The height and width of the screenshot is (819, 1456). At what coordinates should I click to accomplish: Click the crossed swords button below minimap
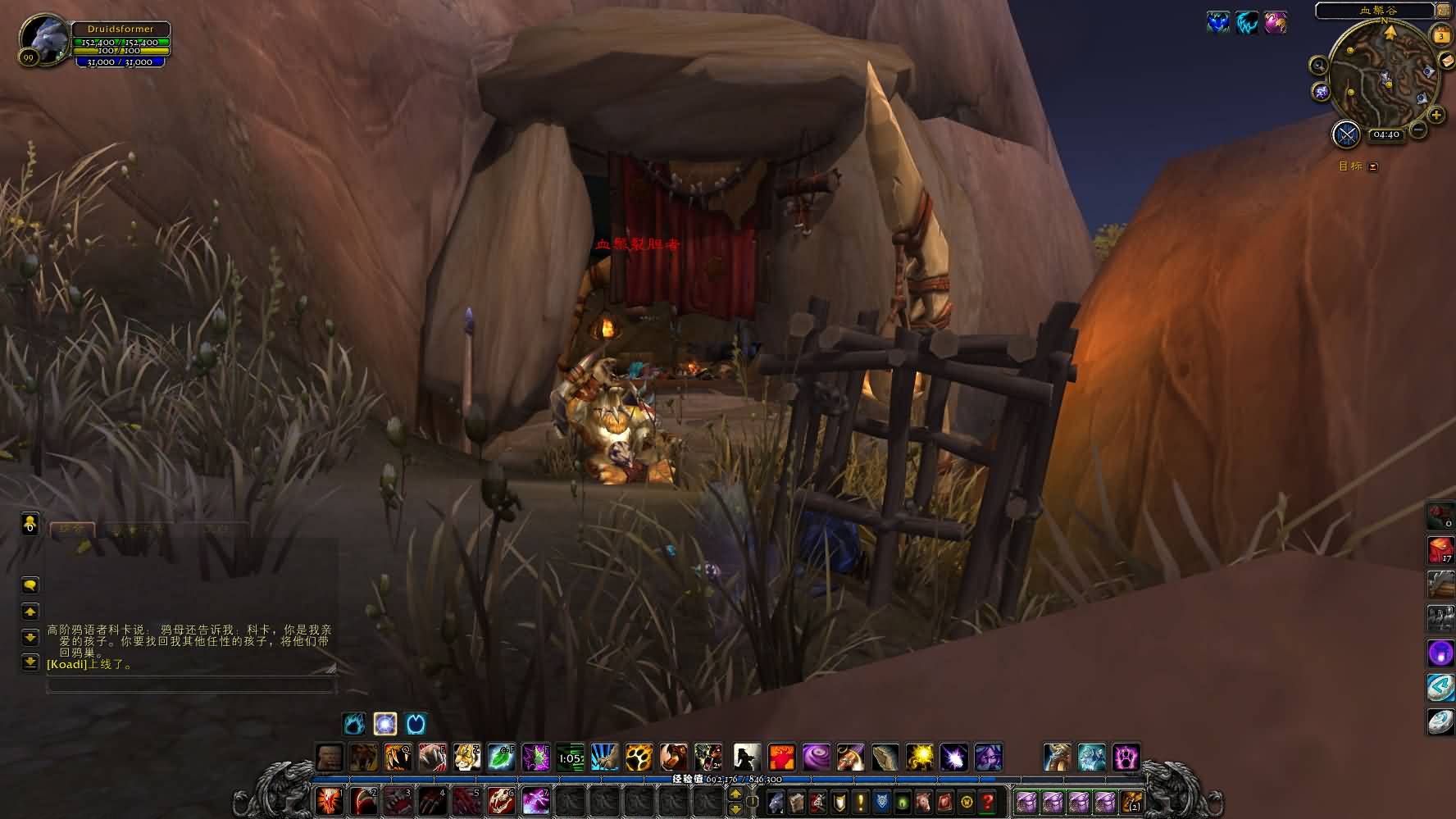coord(1346,134)
